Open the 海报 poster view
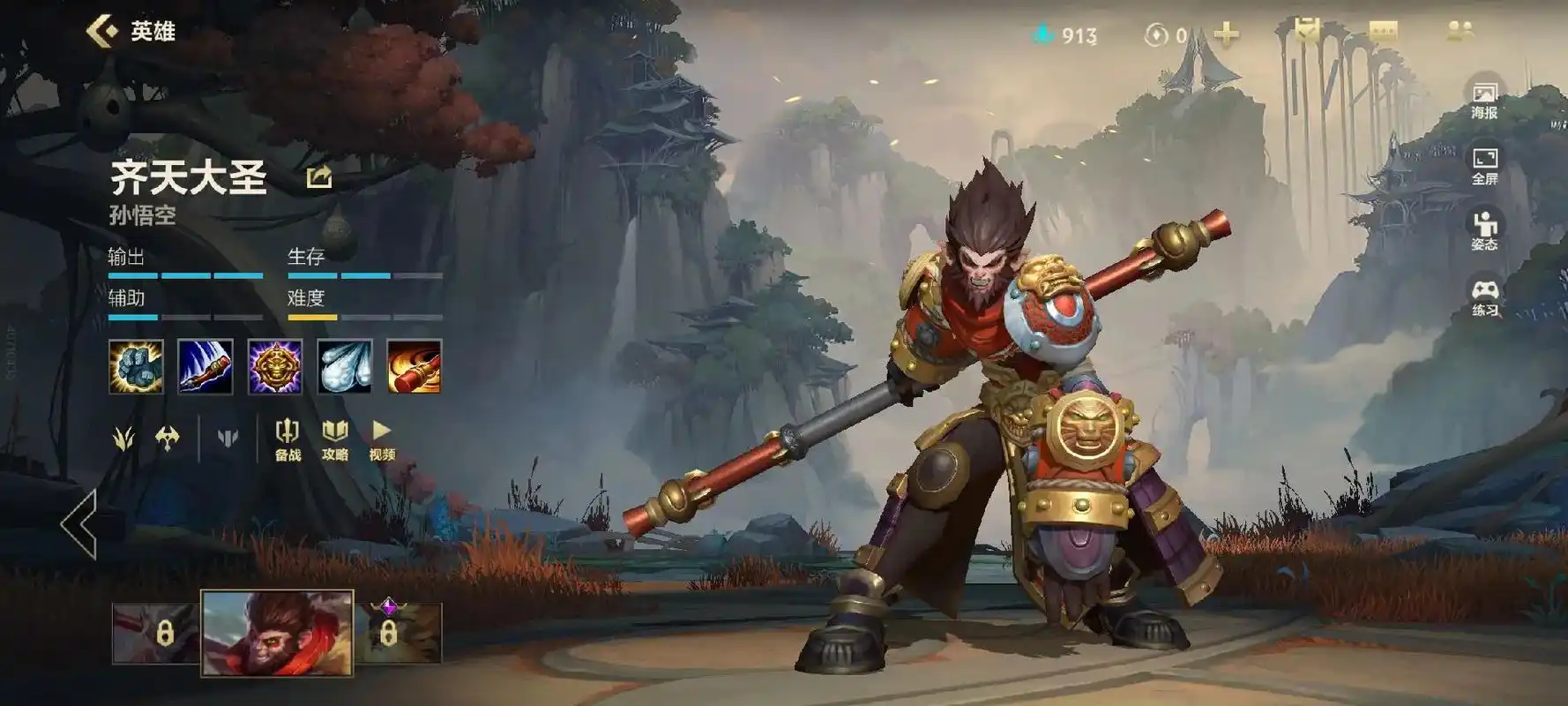 pos(1484,101)
